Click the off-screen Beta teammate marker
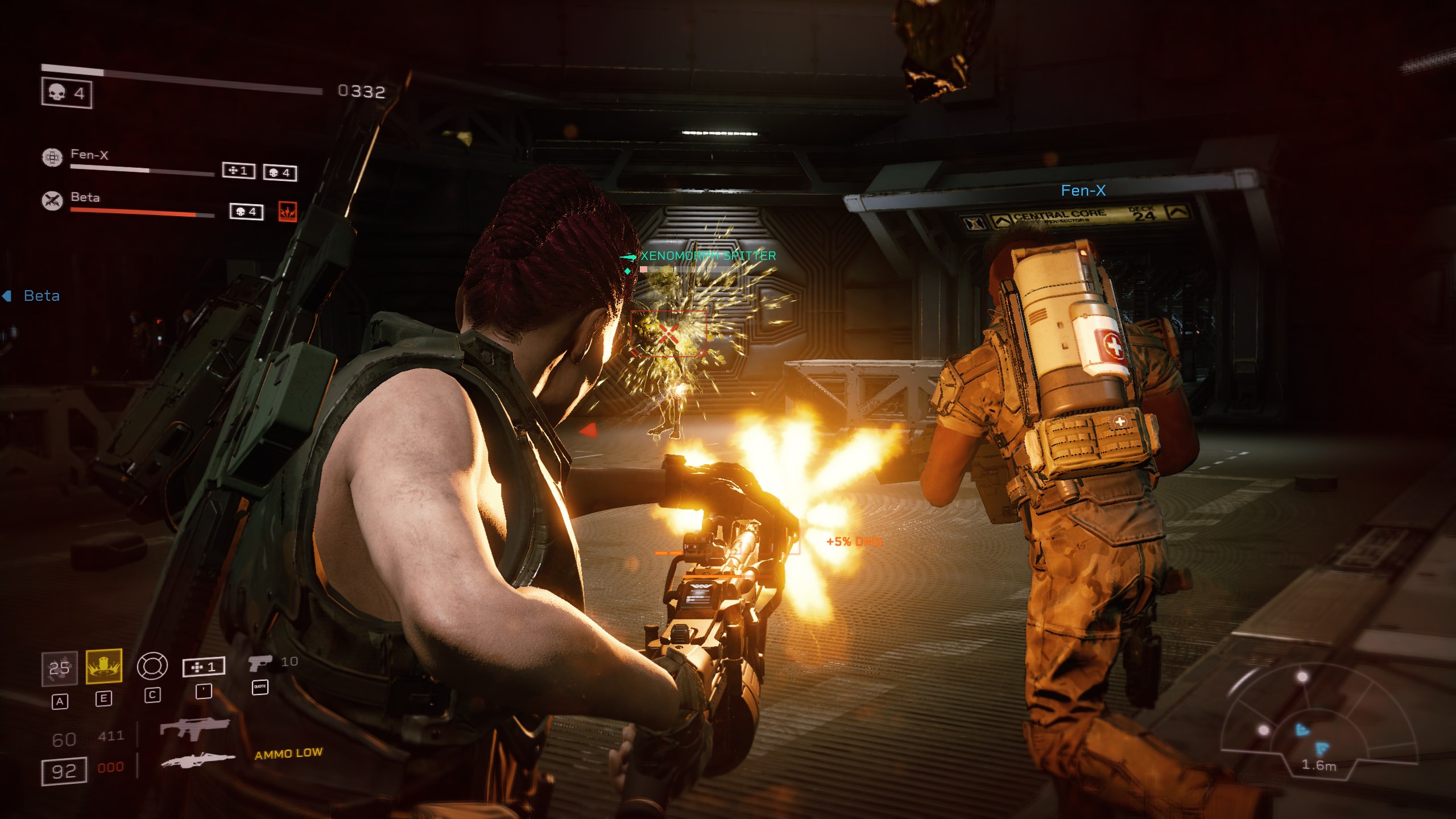1456x819 pixels. (x=32, y=296)
